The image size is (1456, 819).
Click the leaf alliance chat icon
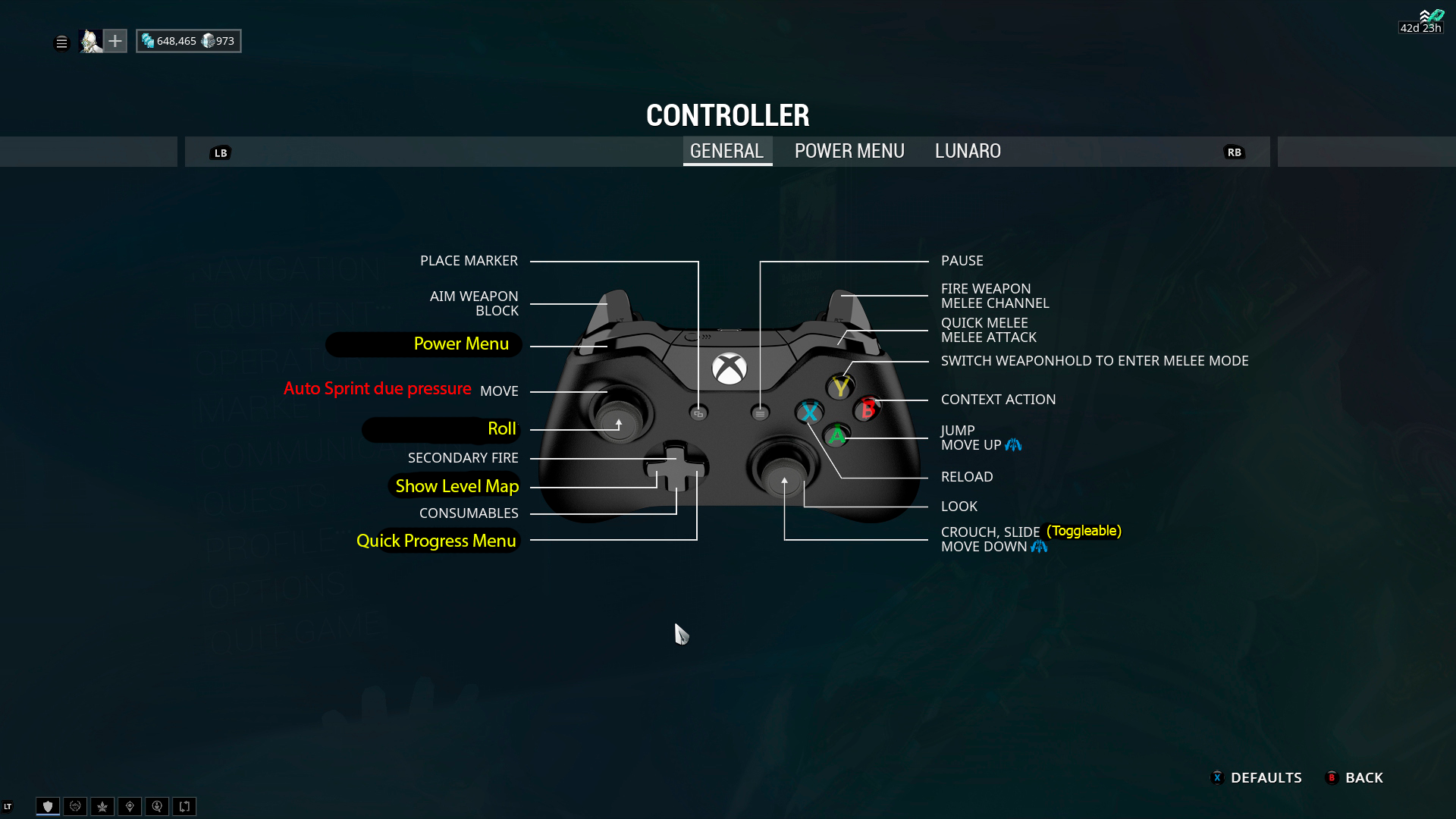[102, 806]
